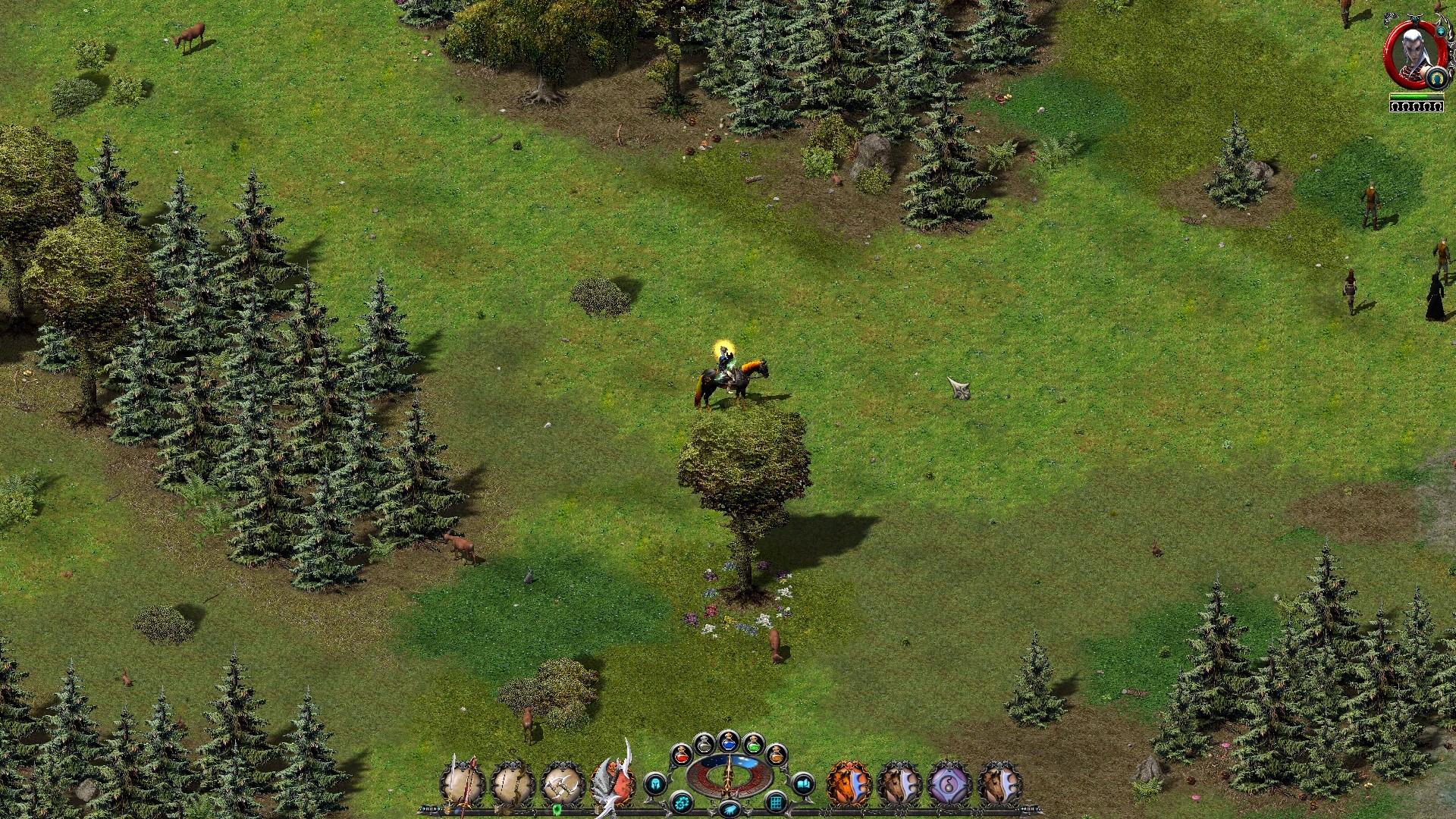
Task: Use the grey potion in the belt
Action: click(704, 744)
